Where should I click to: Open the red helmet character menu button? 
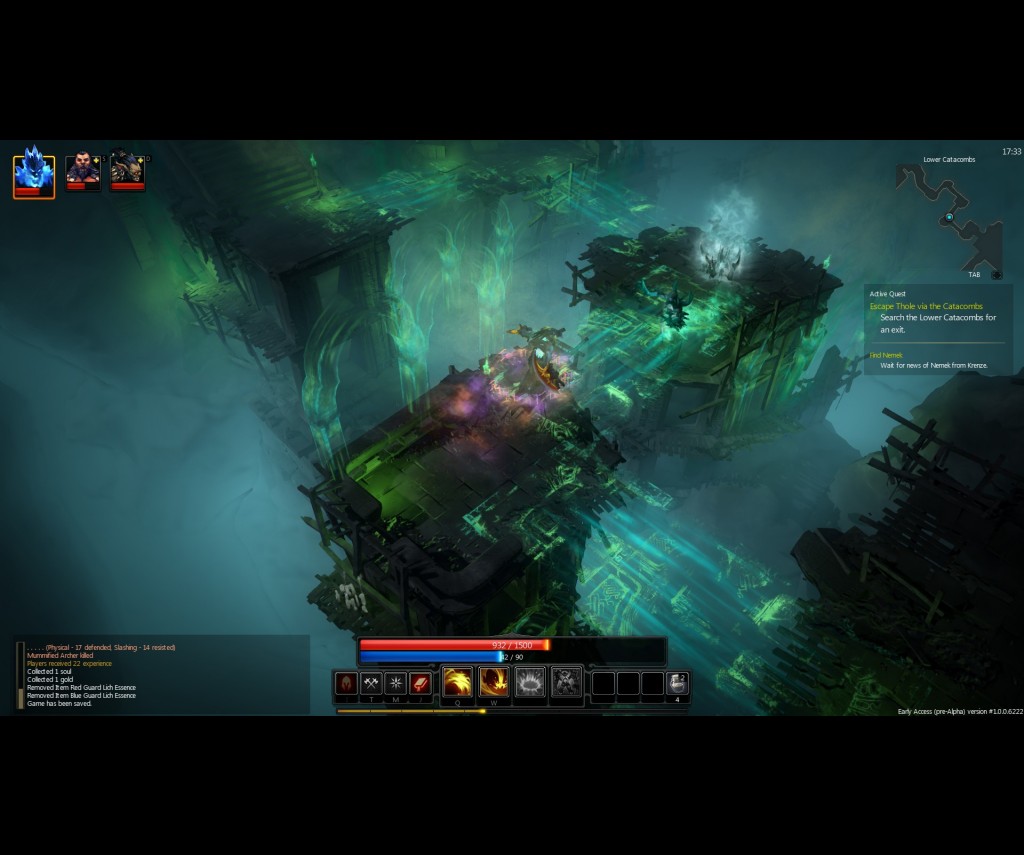pos(346,683)
